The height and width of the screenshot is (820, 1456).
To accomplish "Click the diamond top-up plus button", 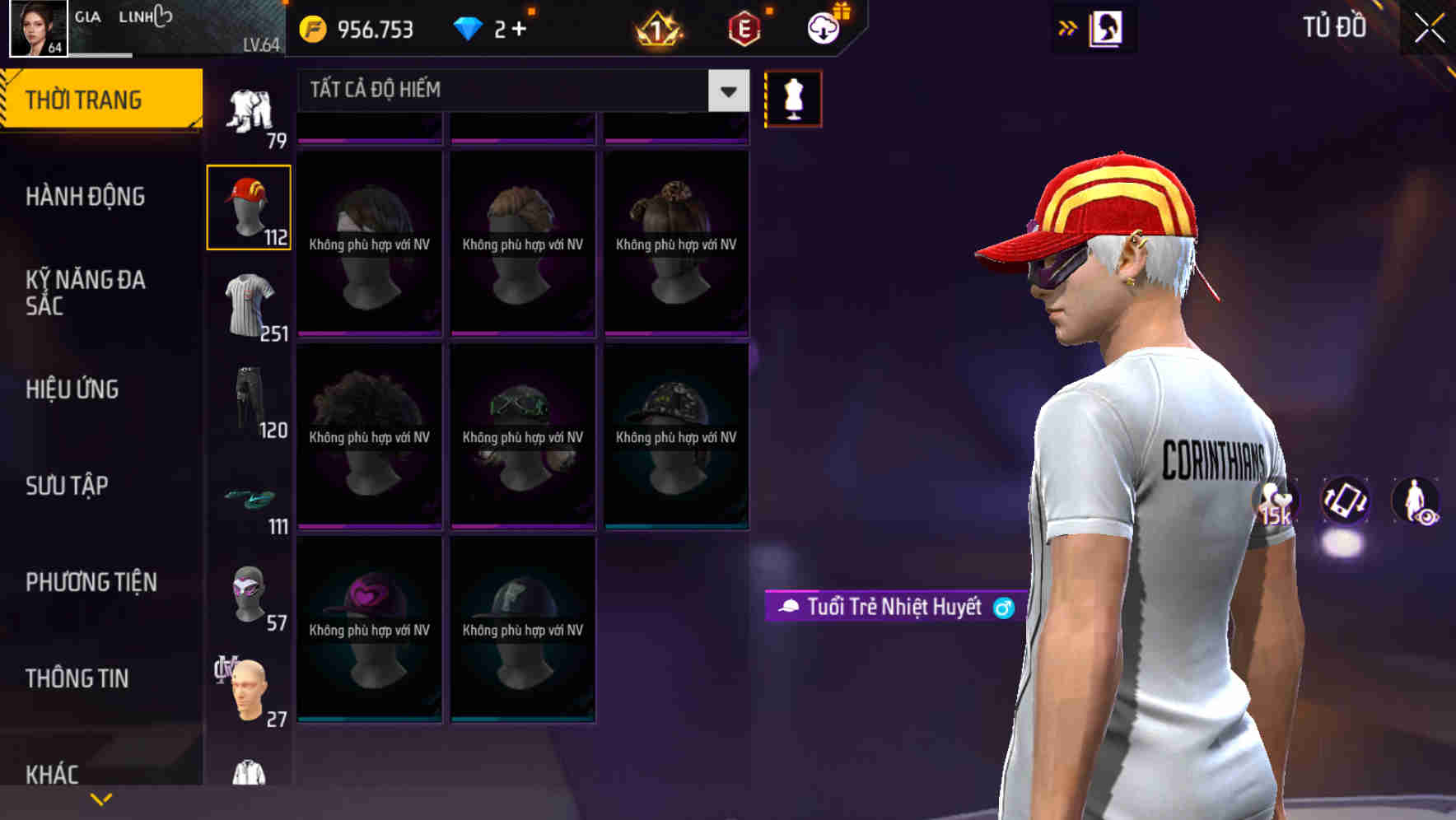I will (520, 29).
